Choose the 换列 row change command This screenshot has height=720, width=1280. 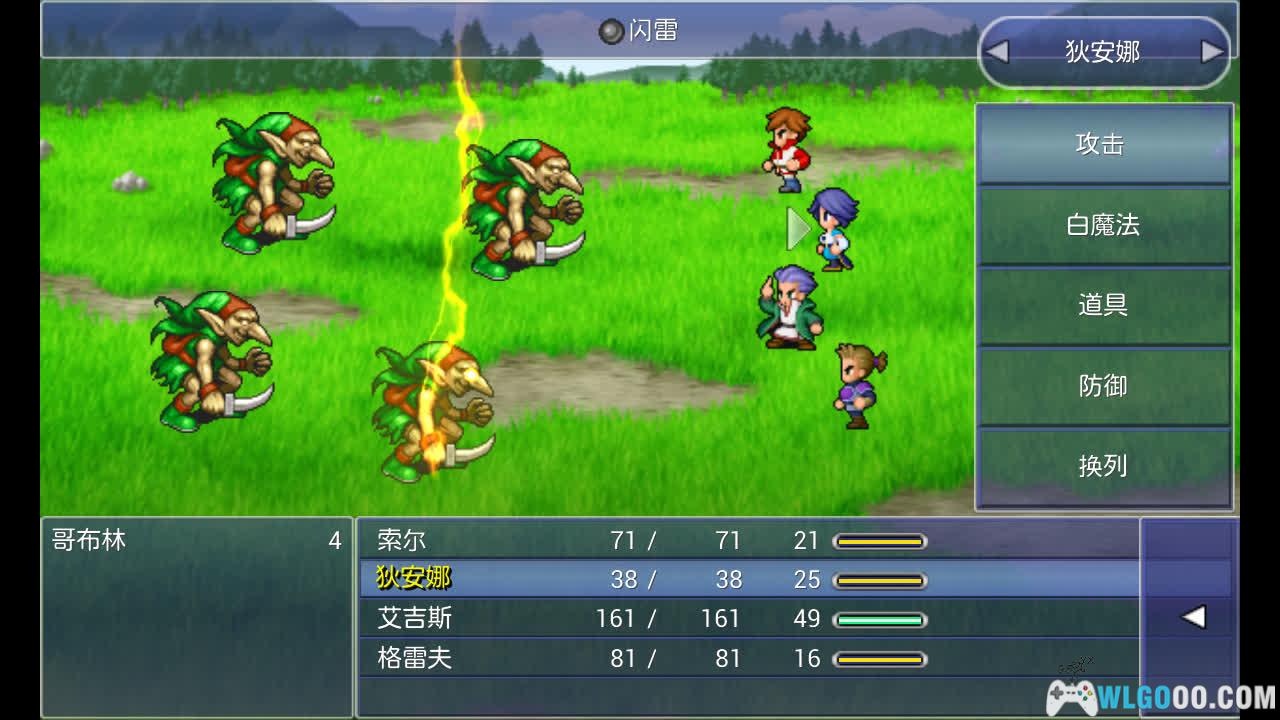pos(1102,466)
